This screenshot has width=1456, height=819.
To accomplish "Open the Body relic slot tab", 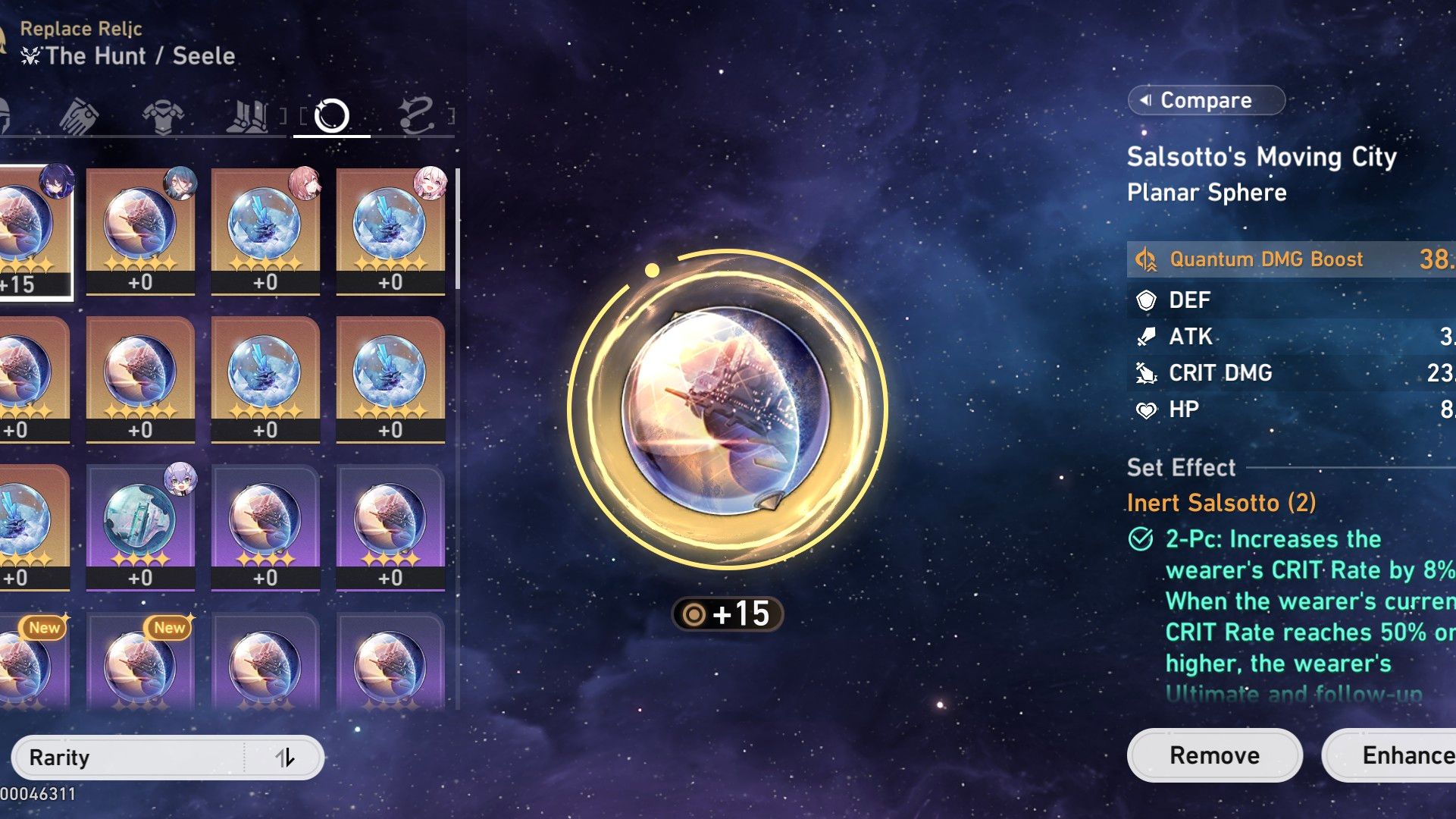I will pos(163,115).
